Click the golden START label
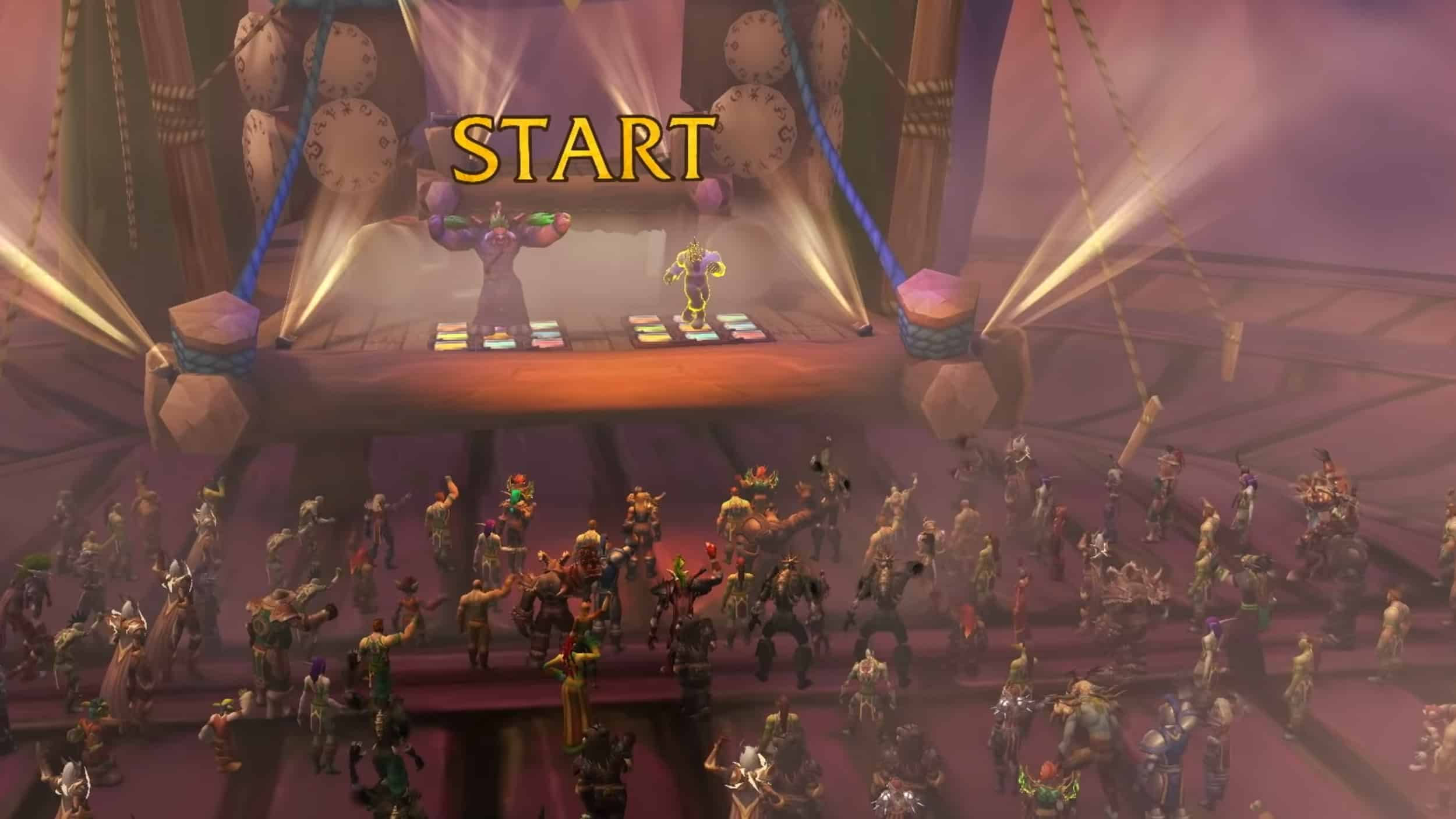1456x819 pixels. point(584,149)
